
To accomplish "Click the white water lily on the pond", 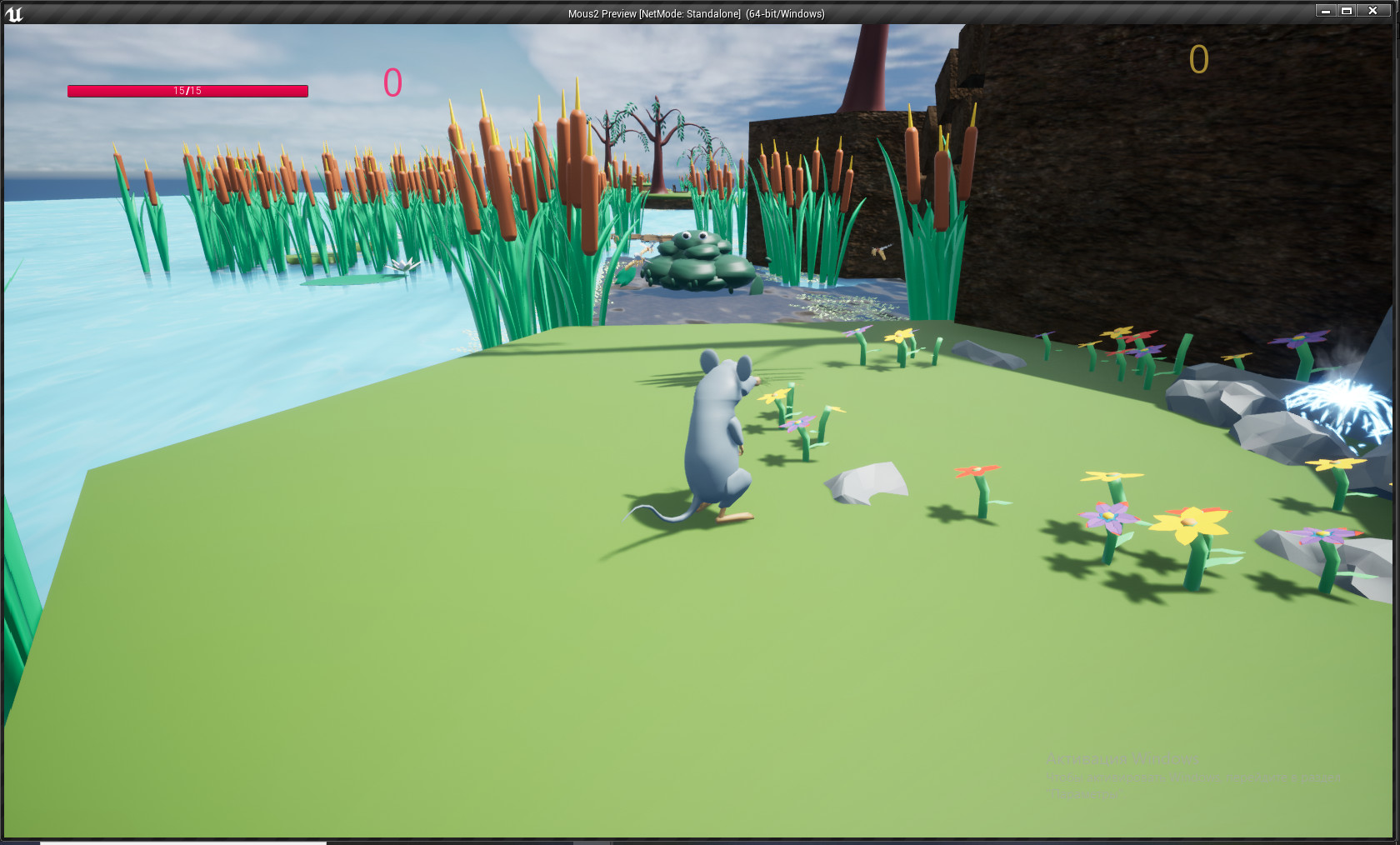I will [402, 264].
